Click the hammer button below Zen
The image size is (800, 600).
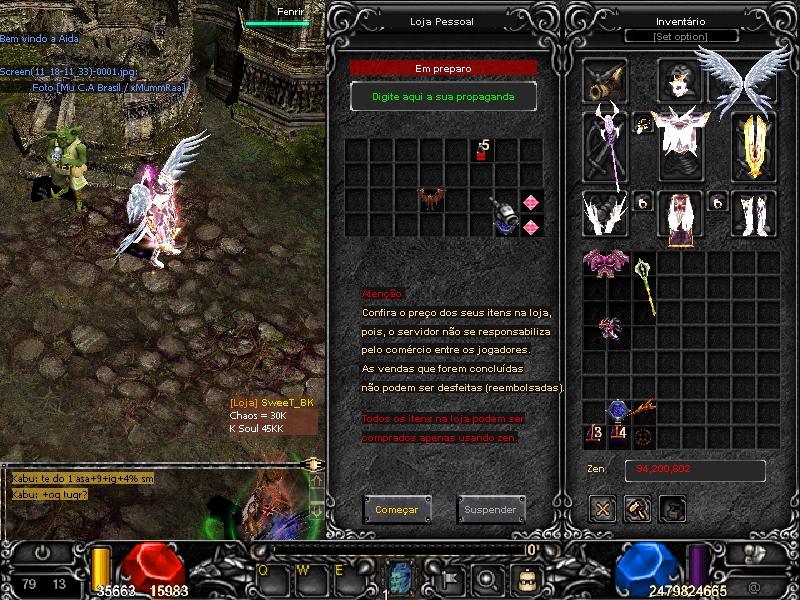click(x=637, y=509)
